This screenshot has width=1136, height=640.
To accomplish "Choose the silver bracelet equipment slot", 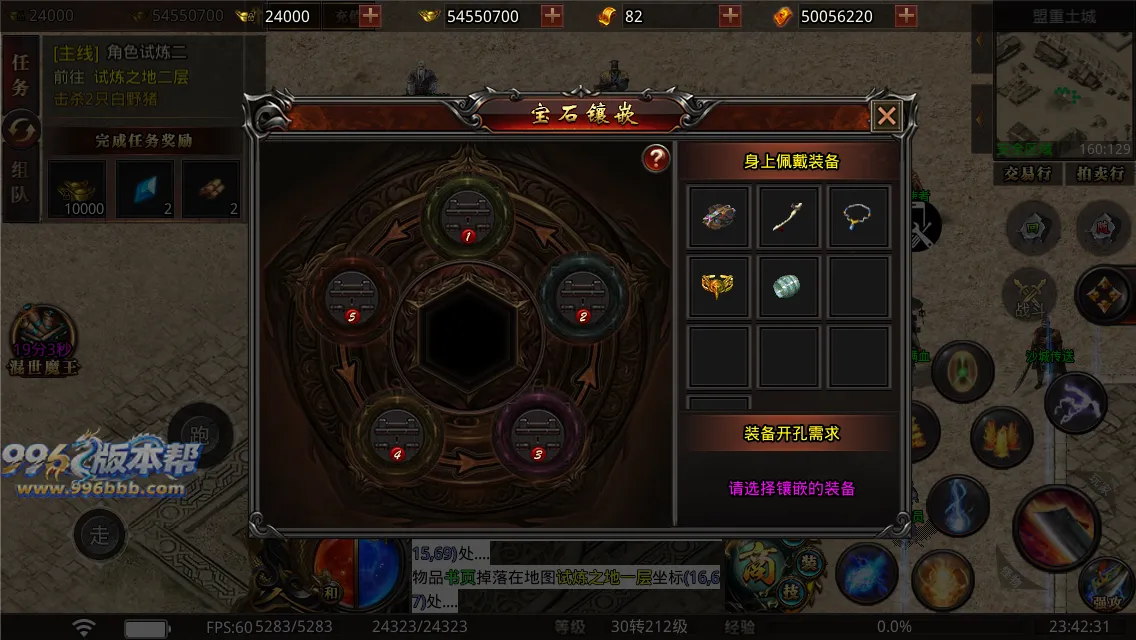I will (x=789, y=287).
